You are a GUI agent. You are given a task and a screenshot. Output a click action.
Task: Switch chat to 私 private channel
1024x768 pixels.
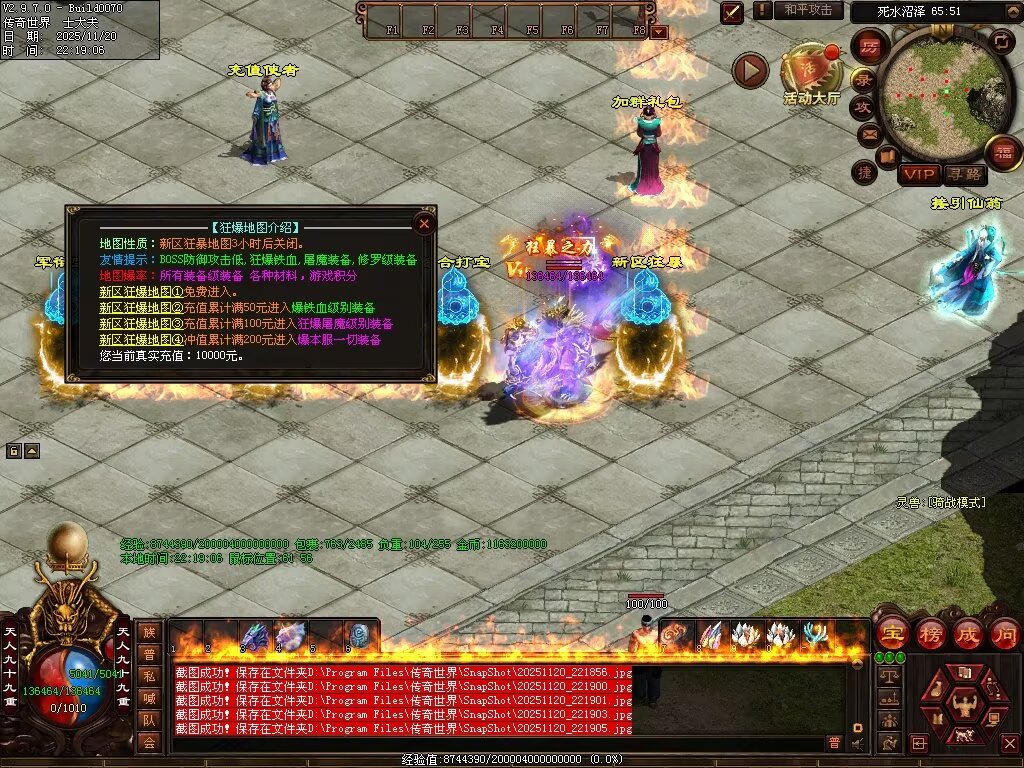tap(150, 675)
